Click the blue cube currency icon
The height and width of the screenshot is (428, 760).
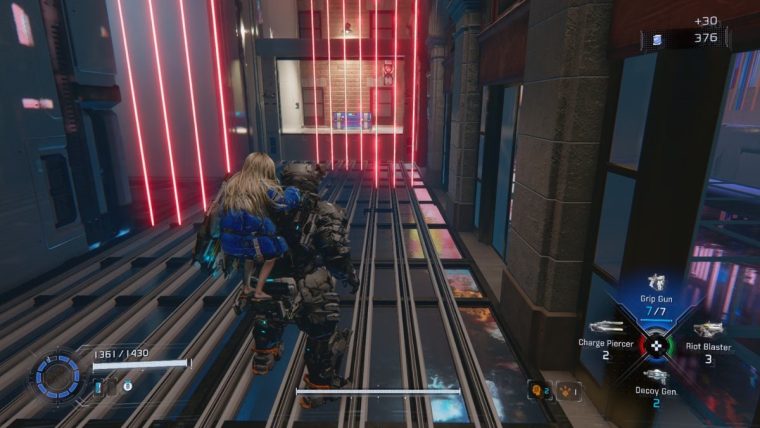click(657, 40)
